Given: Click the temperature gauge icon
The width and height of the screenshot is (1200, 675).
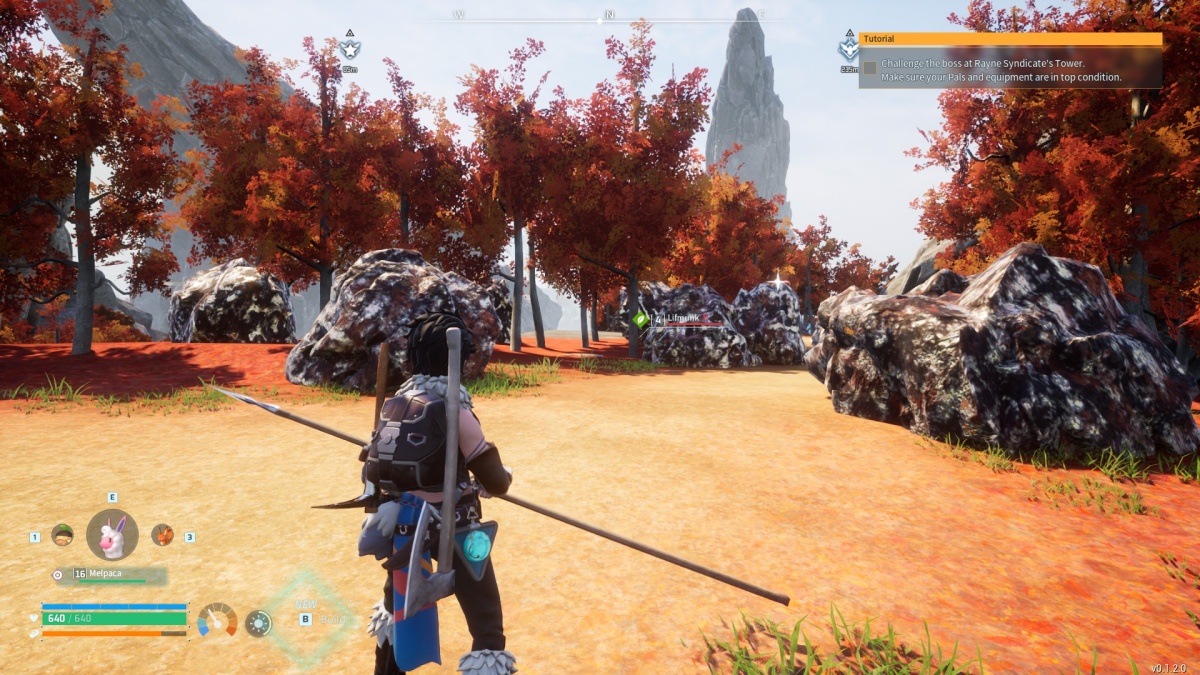Looking at the screenshot, I should [x=217, y=620].
